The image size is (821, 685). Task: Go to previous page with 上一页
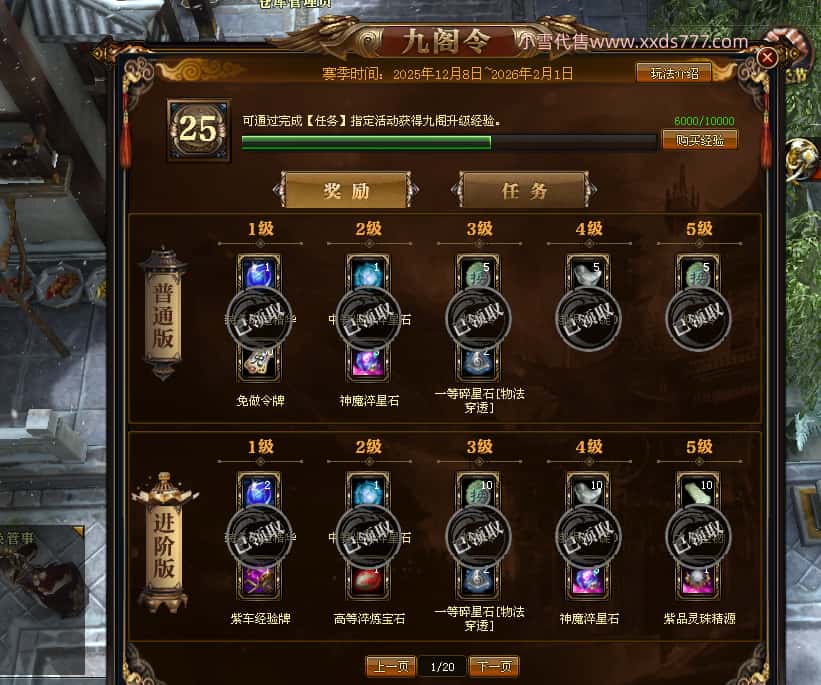coord(391,666)
